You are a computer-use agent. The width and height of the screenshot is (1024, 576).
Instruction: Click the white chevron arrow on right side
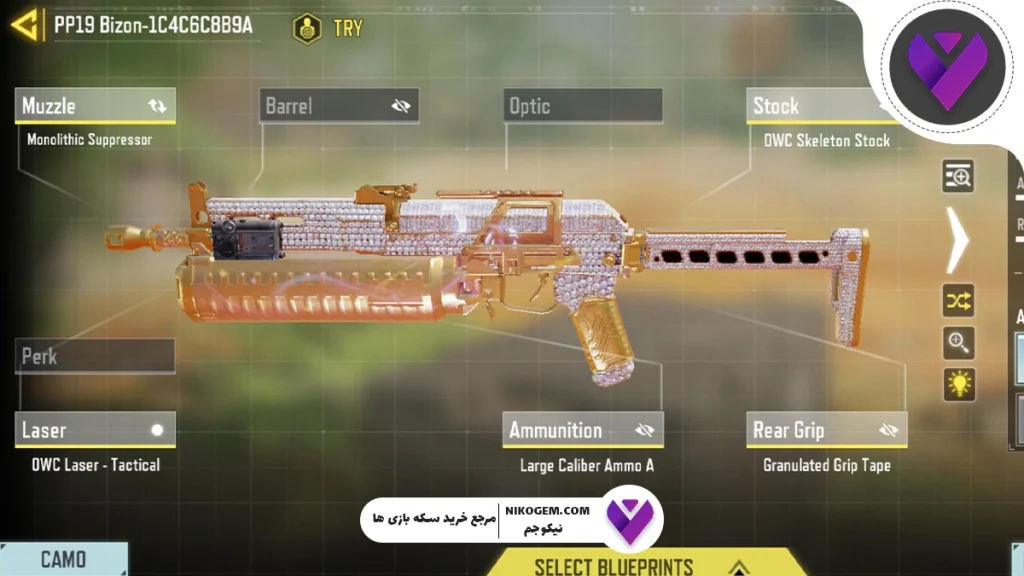click(958, 238)
